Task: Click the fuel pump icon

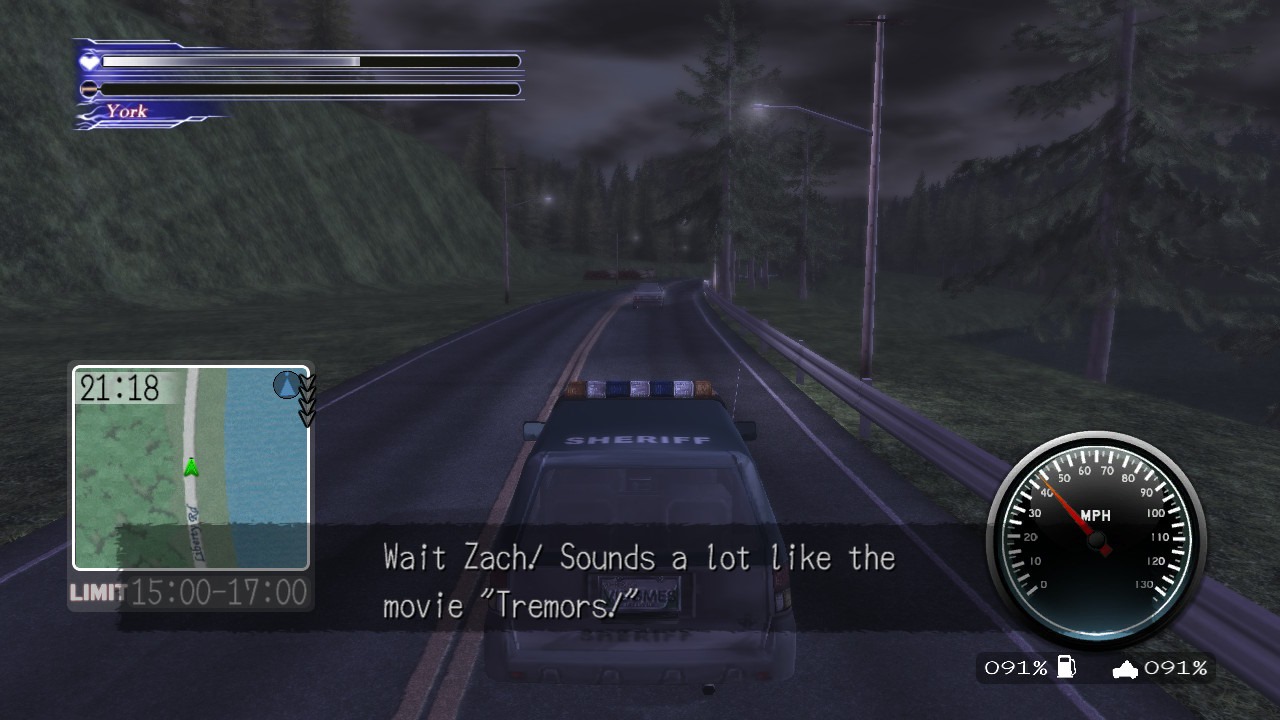Action: [x=1066, y=667]
